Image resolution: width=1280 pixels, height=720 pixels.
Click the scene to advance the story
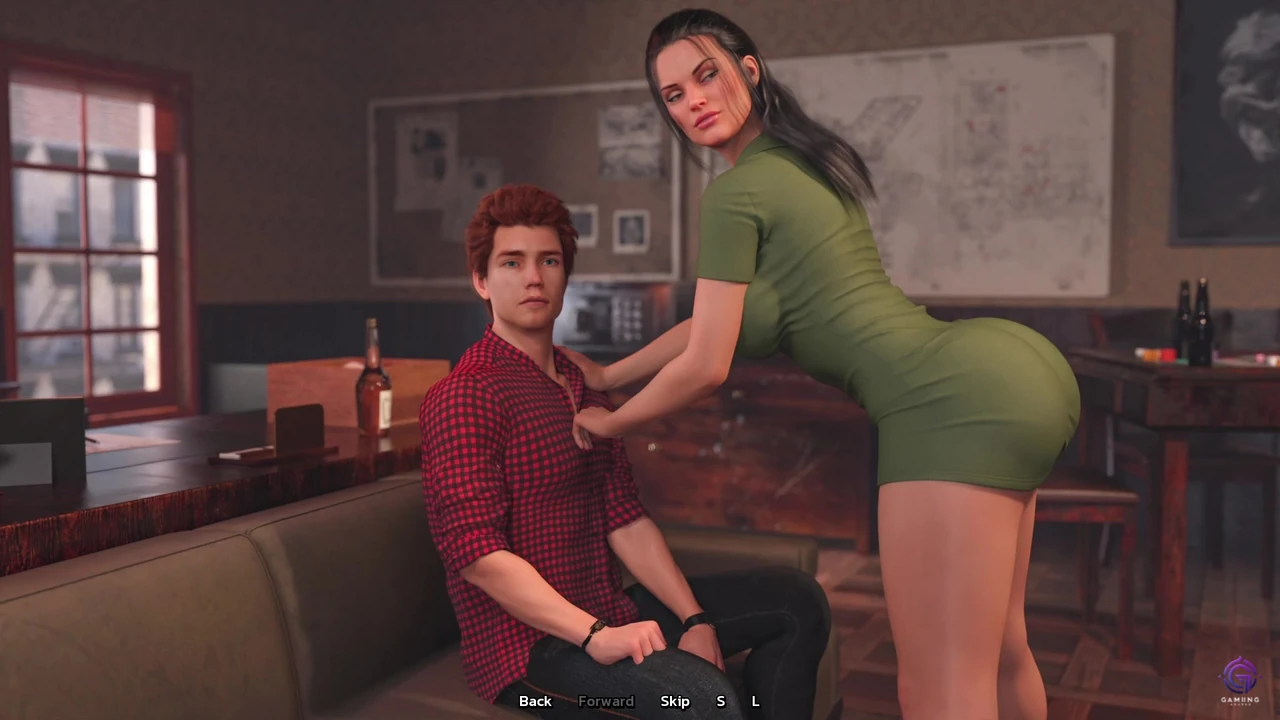point(640,360)
